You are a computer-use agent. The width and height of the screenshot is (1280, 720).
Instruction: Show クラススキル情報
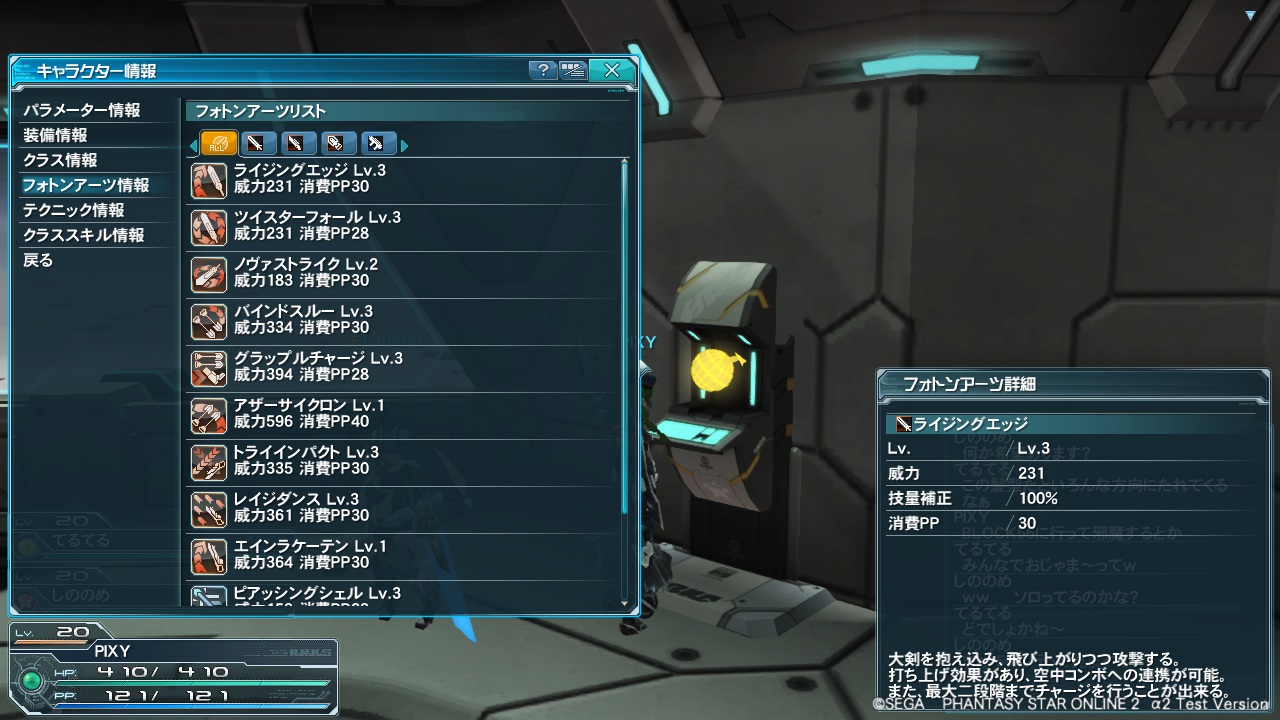pyautogui.click(x=84, y=235)
